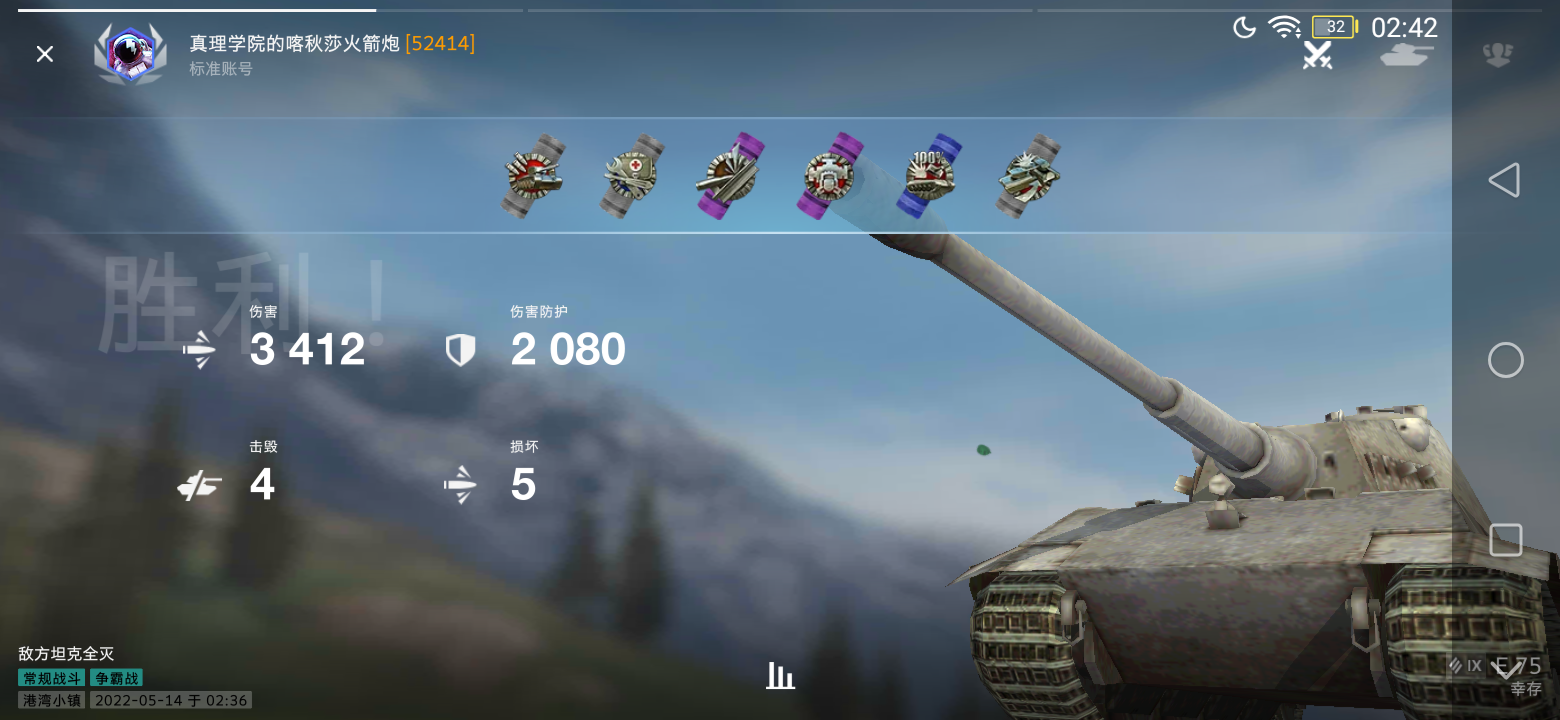Open the detailed statistics bar-chart button
This screenshot has width=1560, height=720.
point(780,676)
